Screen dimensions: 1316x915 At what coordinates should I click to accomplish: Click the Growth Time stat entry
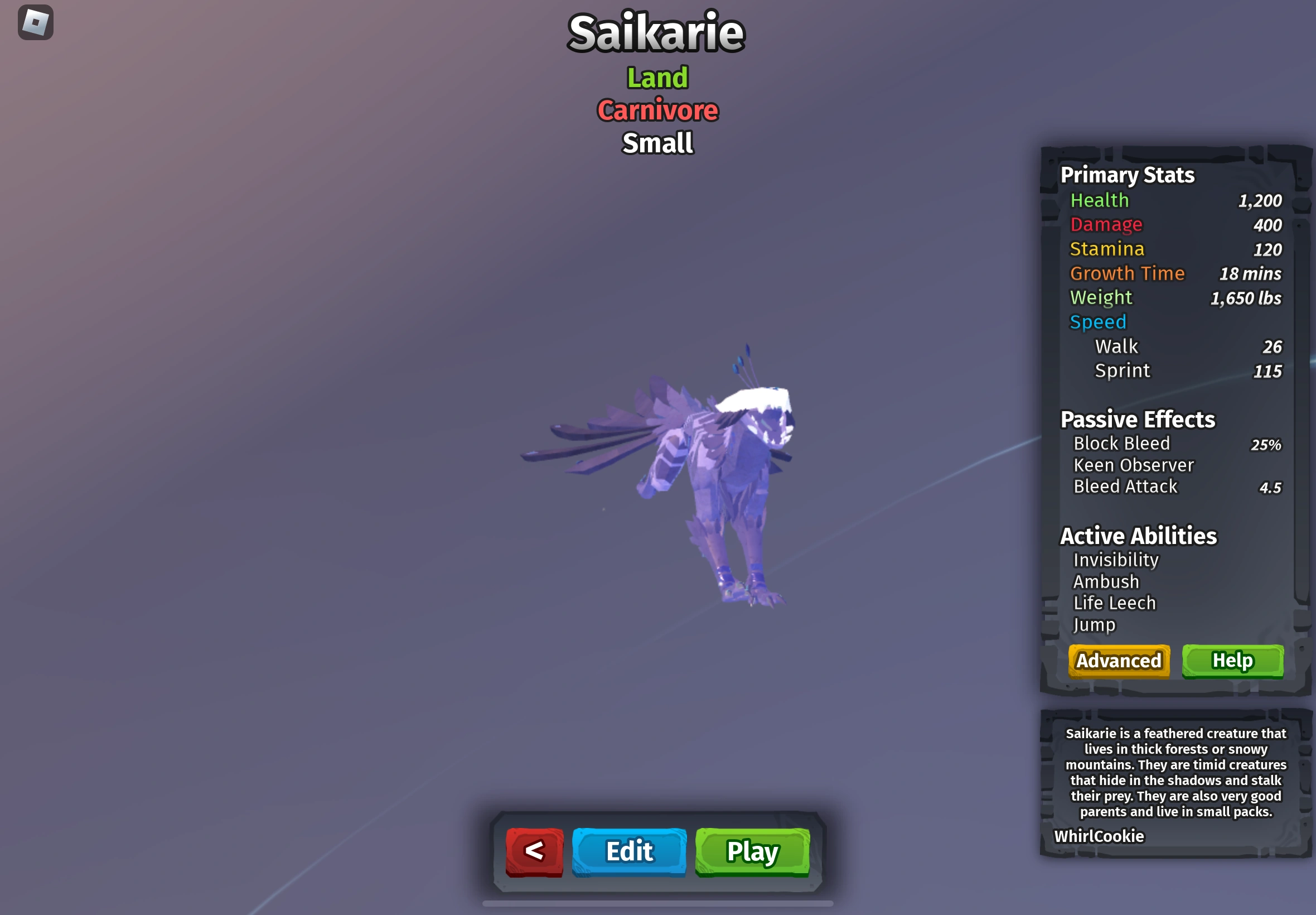click(x=1128, y=273)
